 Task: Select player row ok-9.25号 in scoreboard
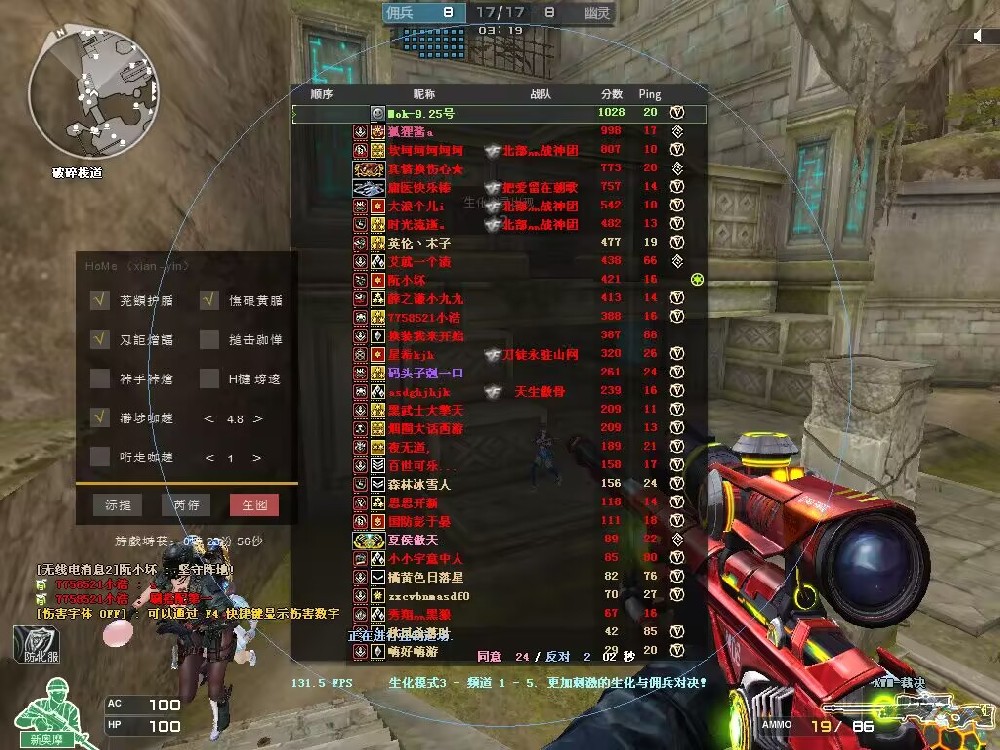tap(500, 113)
